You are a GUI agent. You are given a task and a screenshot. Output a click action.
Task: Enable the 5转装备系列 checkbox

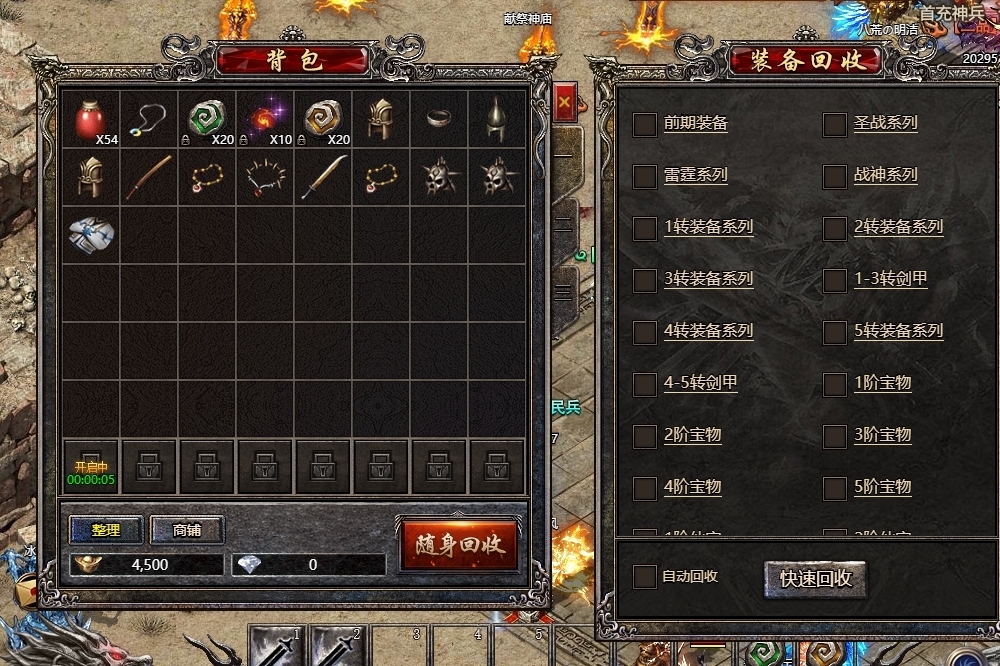(x=834, y=332)
